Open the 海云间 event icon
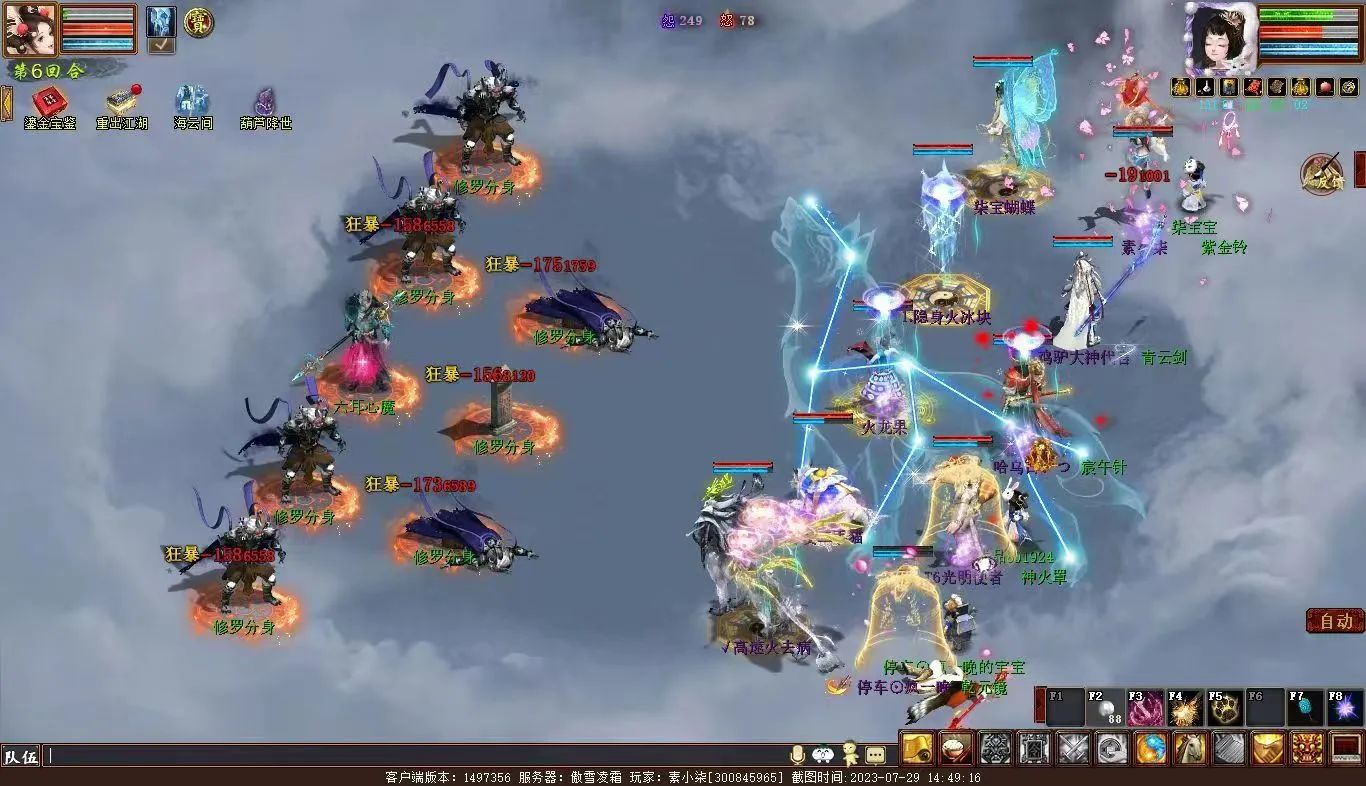The image size is (1366, 786). (x=192, y=102)
